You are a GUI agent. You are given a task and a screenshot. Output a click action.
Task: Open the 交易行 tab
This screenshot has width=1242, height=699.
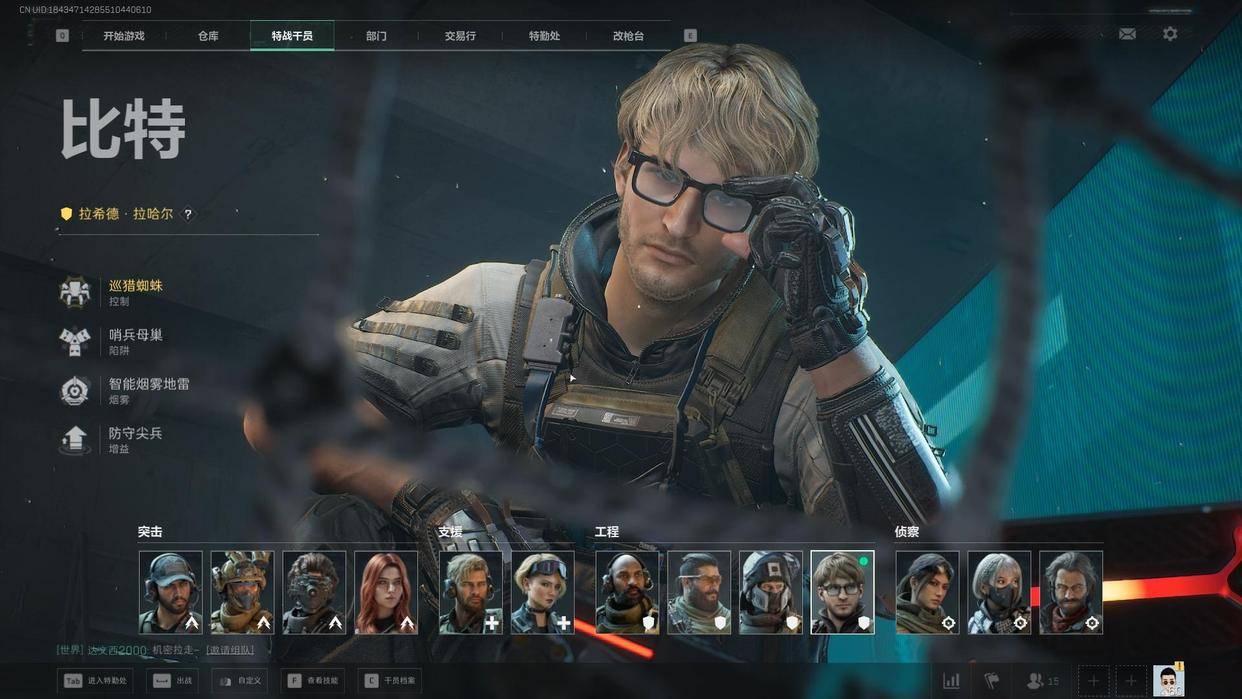click(x=460, y=36)
